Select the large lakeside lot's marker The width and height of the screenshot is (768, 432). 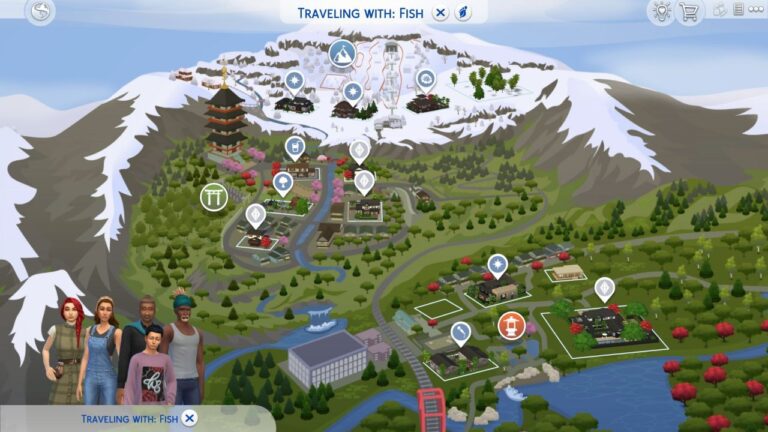coord(604,288)
